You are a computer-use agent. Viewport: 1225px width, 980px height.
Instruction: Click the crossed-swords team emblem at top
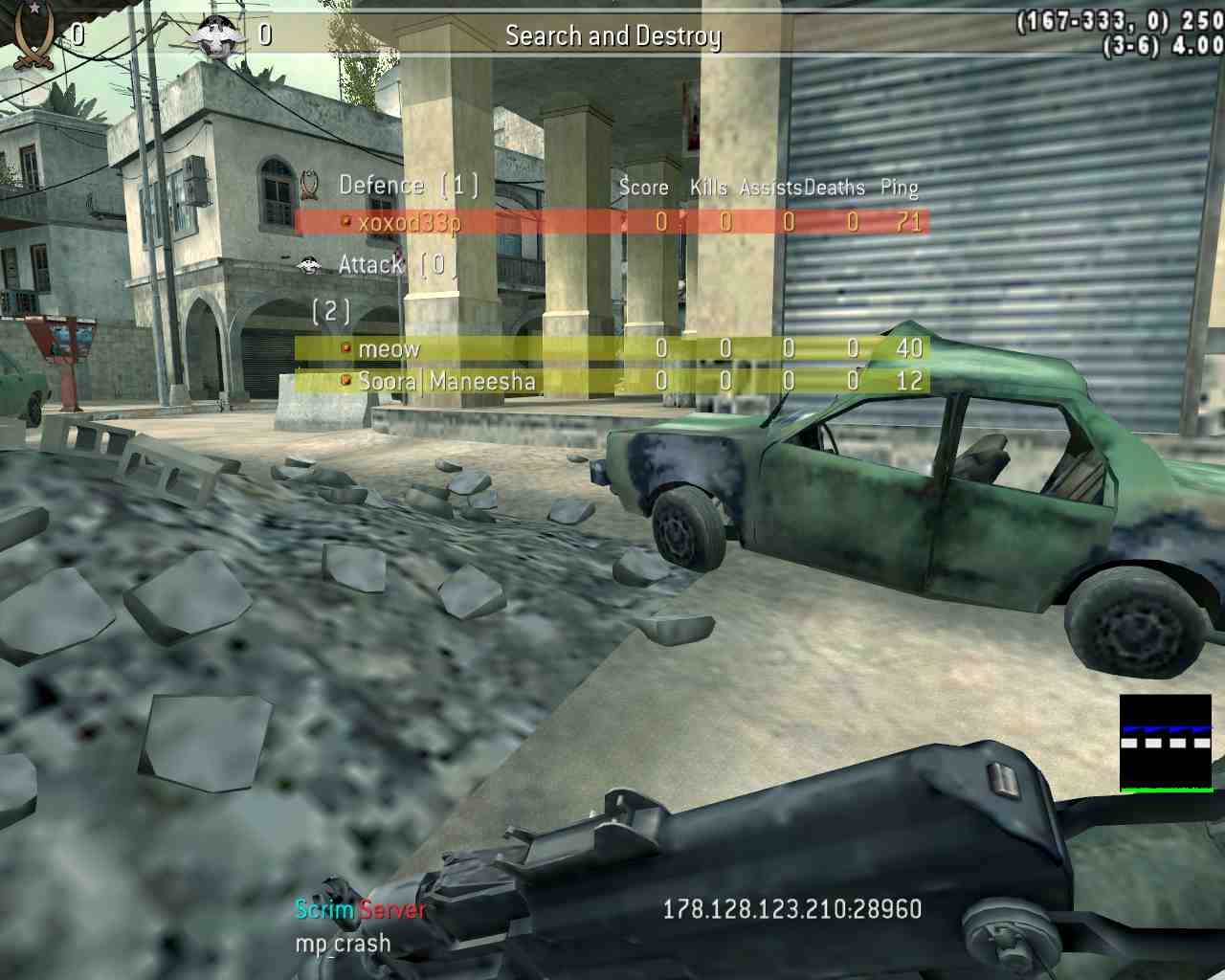point(34,36)
